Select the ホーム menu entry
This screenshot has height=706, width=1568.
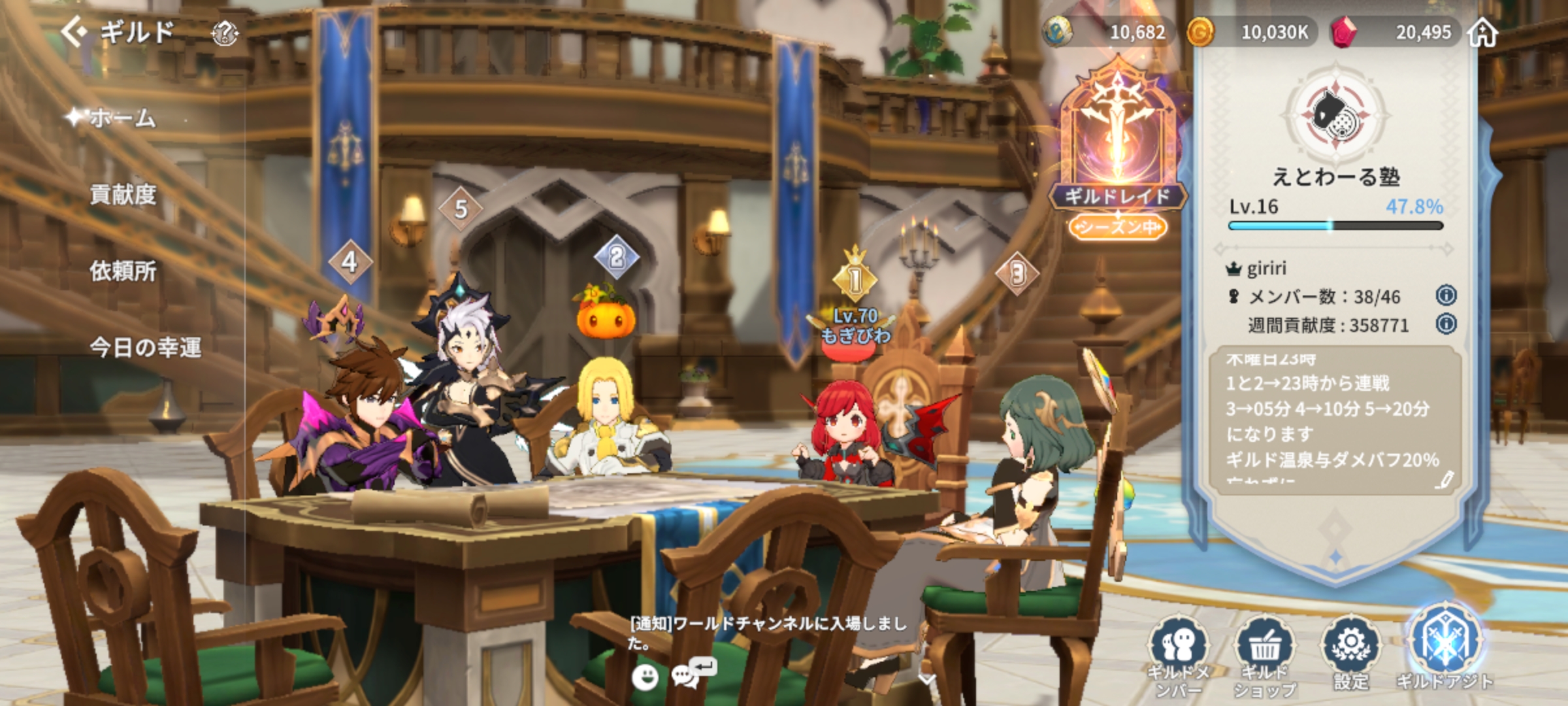[x=122, y=118]
